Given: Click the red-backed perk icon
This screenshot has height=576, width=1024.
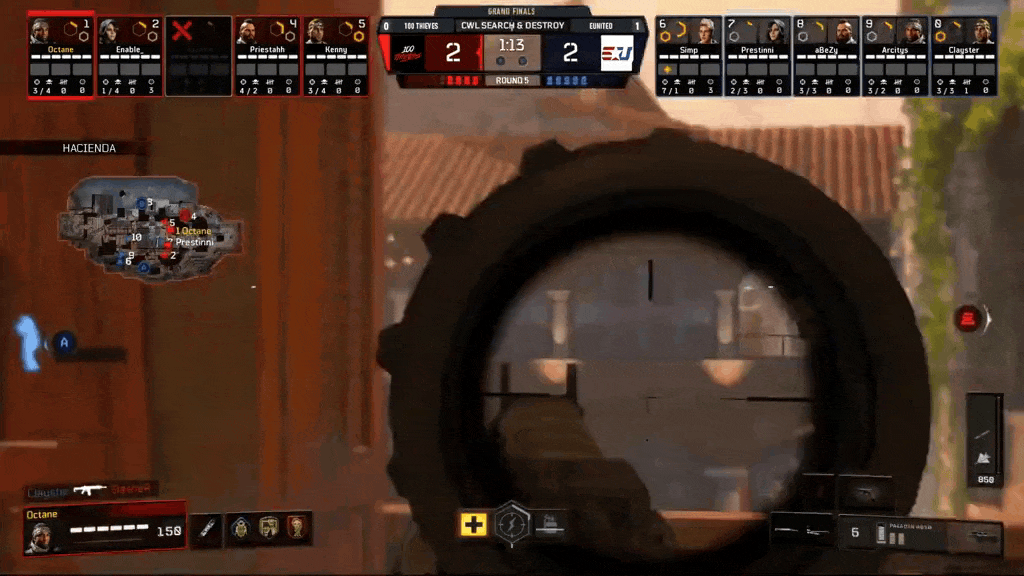Looking at the screenshot, I should click(297, 526).
